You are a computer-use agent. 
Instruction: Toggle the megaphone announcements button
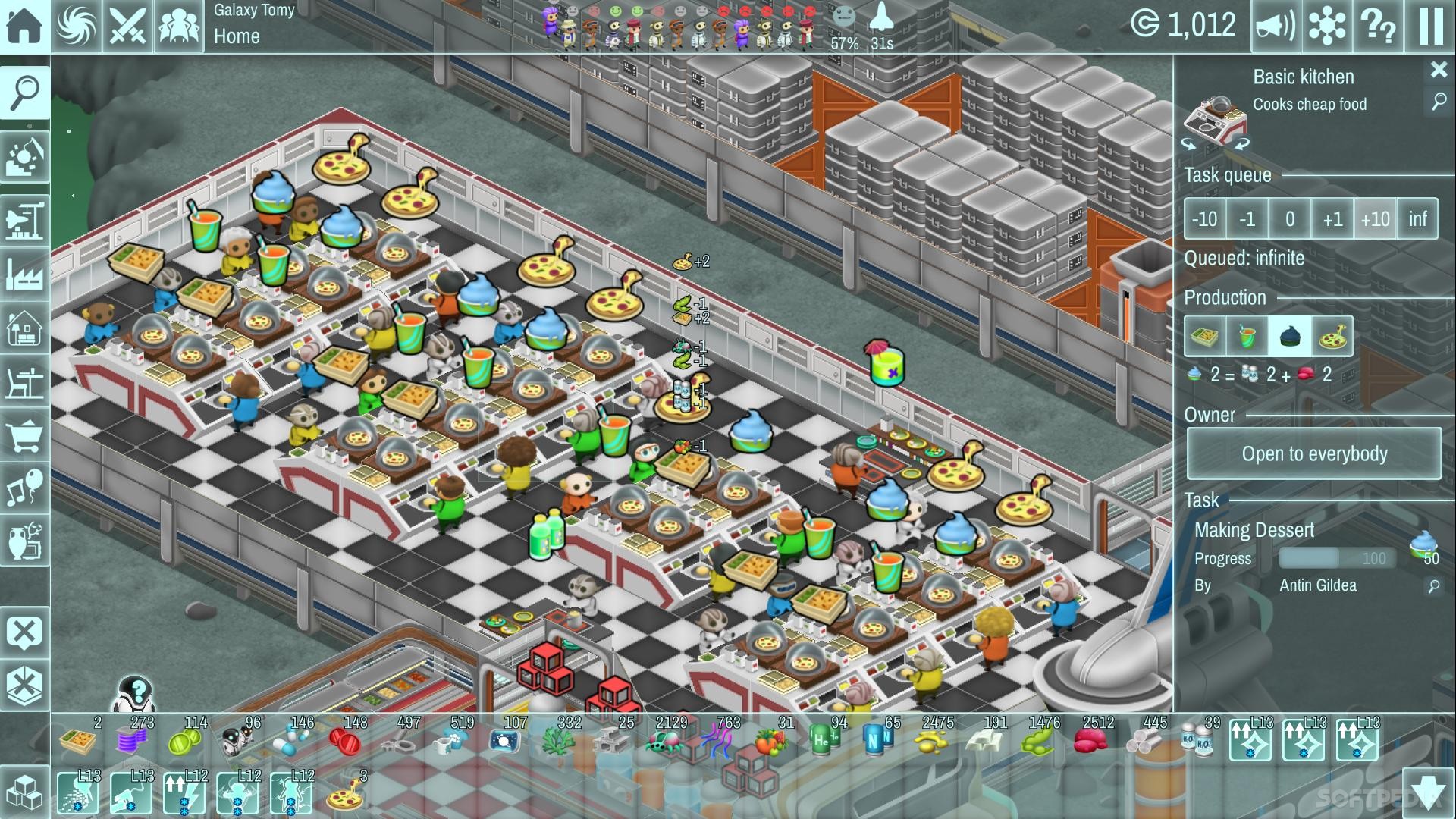(1276, 26)
